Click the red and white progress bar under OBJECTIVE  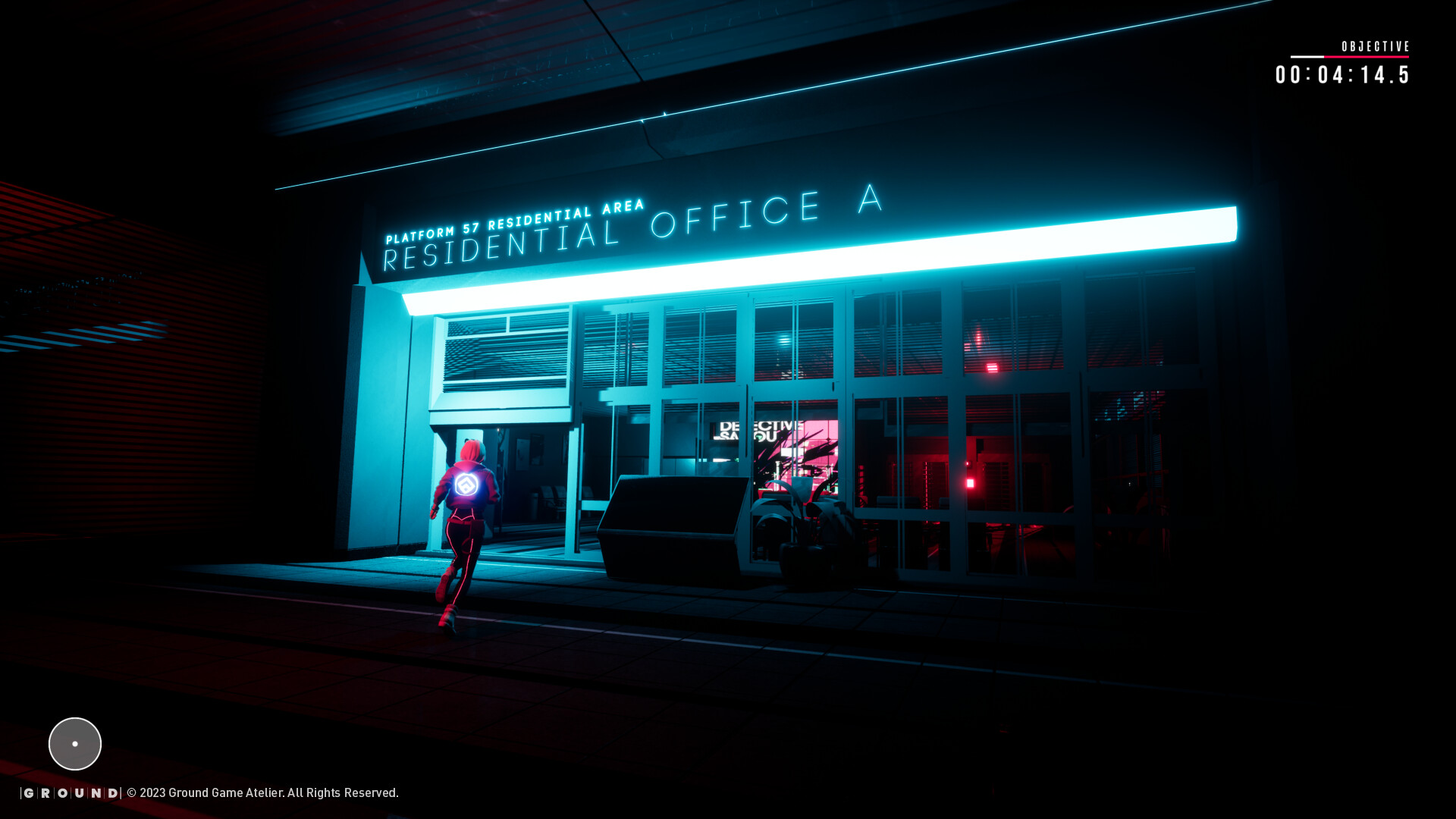1350,56
